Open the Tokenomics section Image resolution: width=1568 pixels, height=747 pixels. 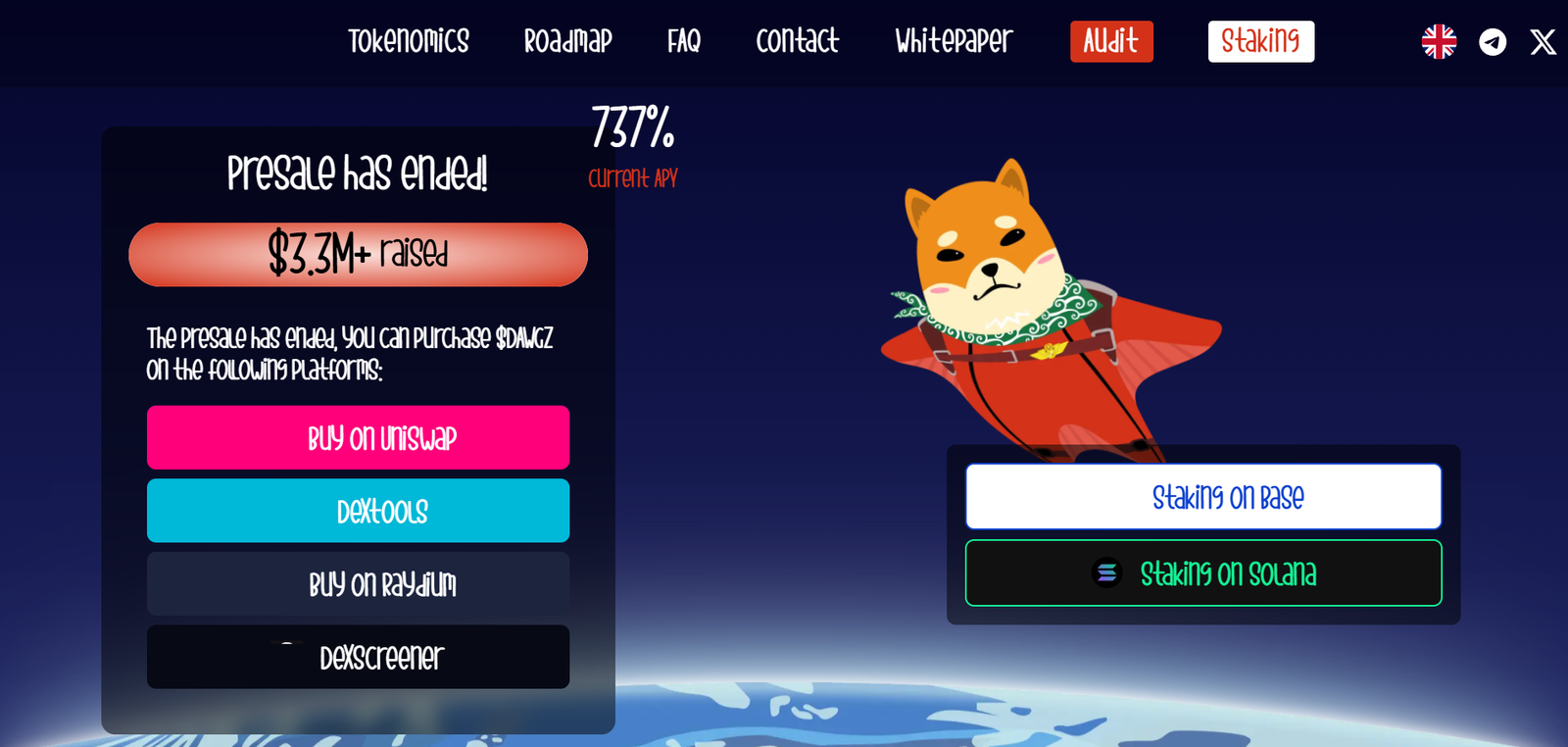point(409,41)
